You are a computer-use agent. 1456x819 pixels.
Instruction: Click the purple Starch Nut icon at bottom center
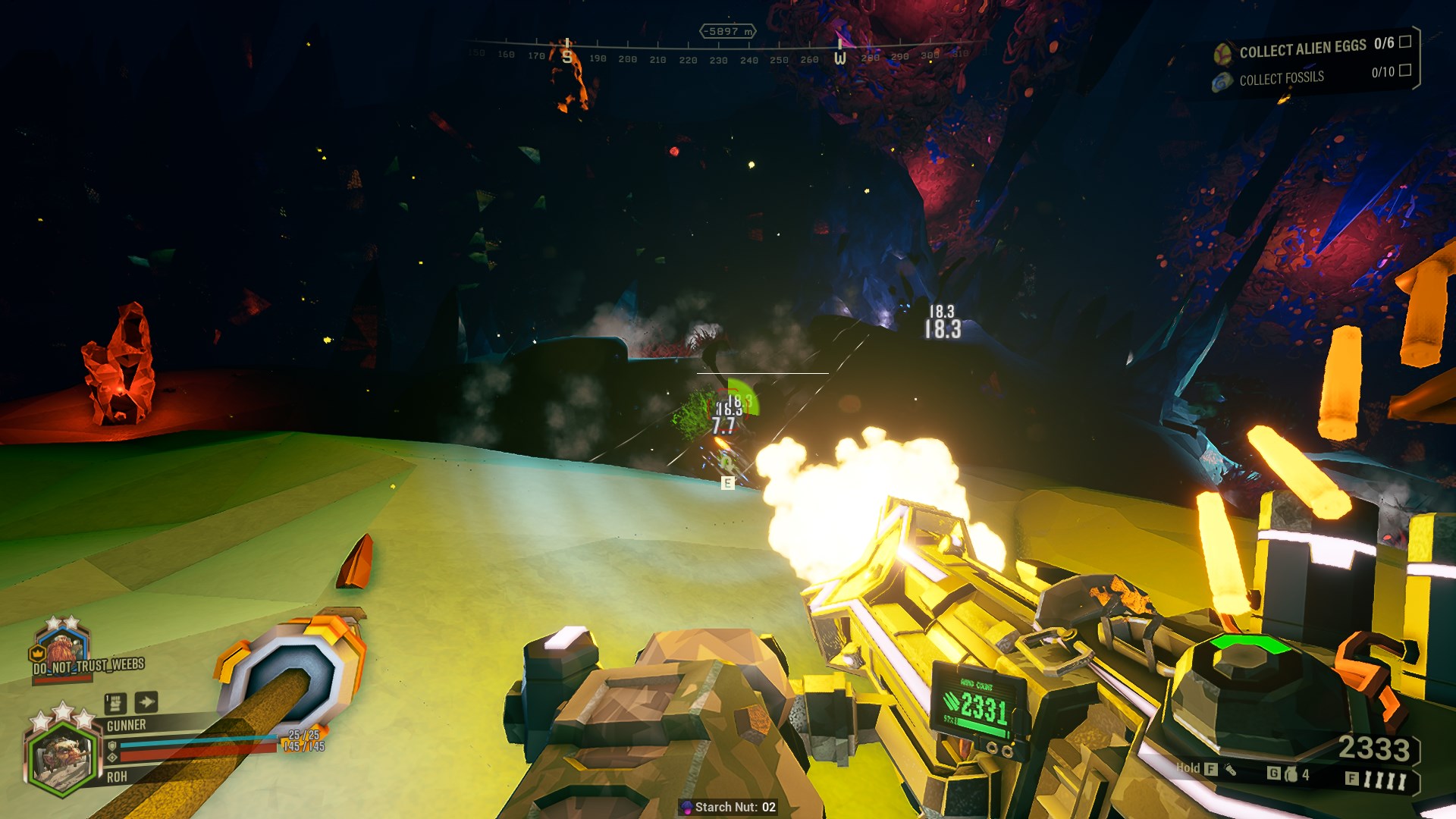pos(686,807)
